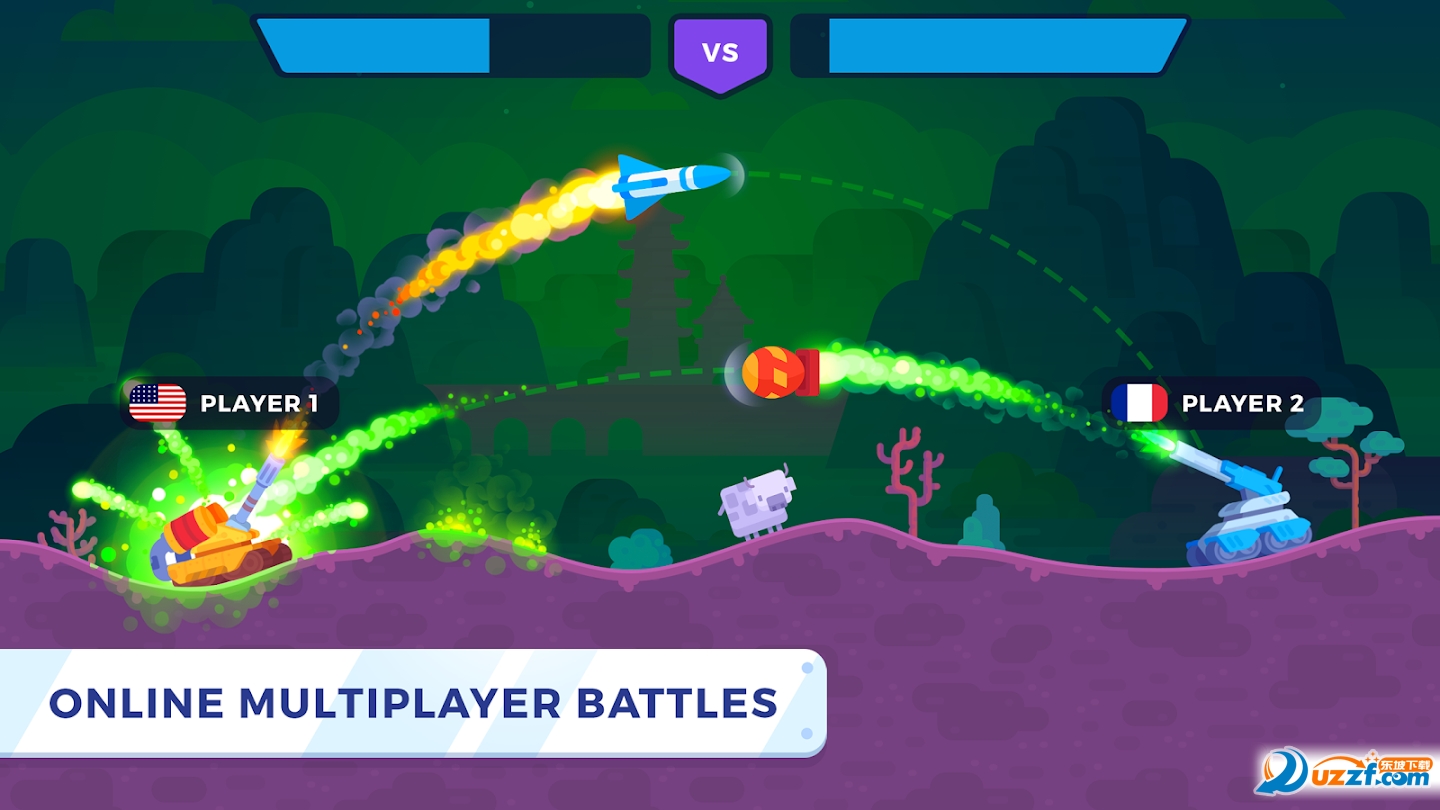This screenshot has width=1440, height=810.
Task: Select the Player 1 name tag
Action: [230, 403]
